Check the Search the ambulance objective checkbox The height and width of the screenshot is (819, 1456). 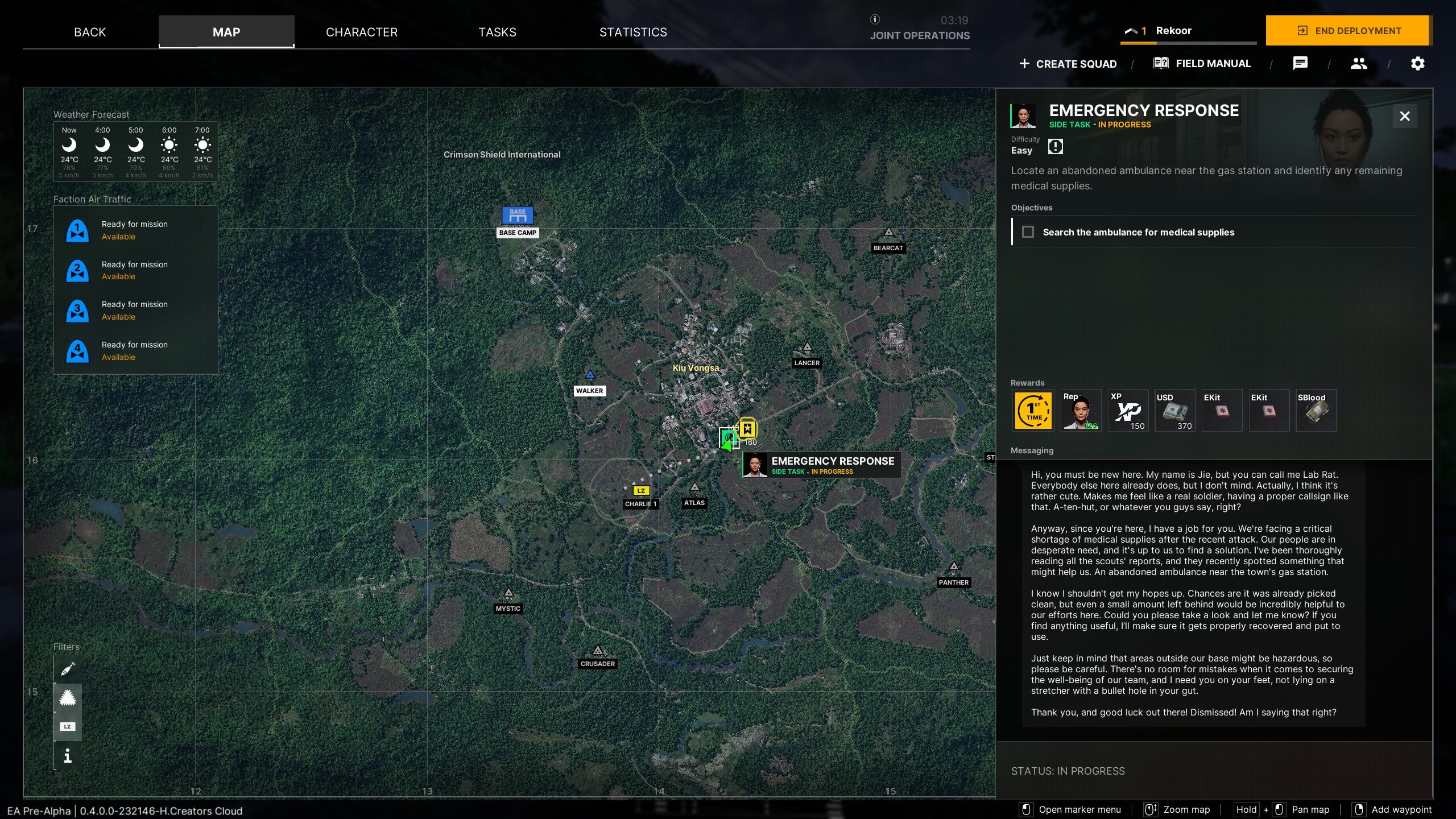(1028, 232)
